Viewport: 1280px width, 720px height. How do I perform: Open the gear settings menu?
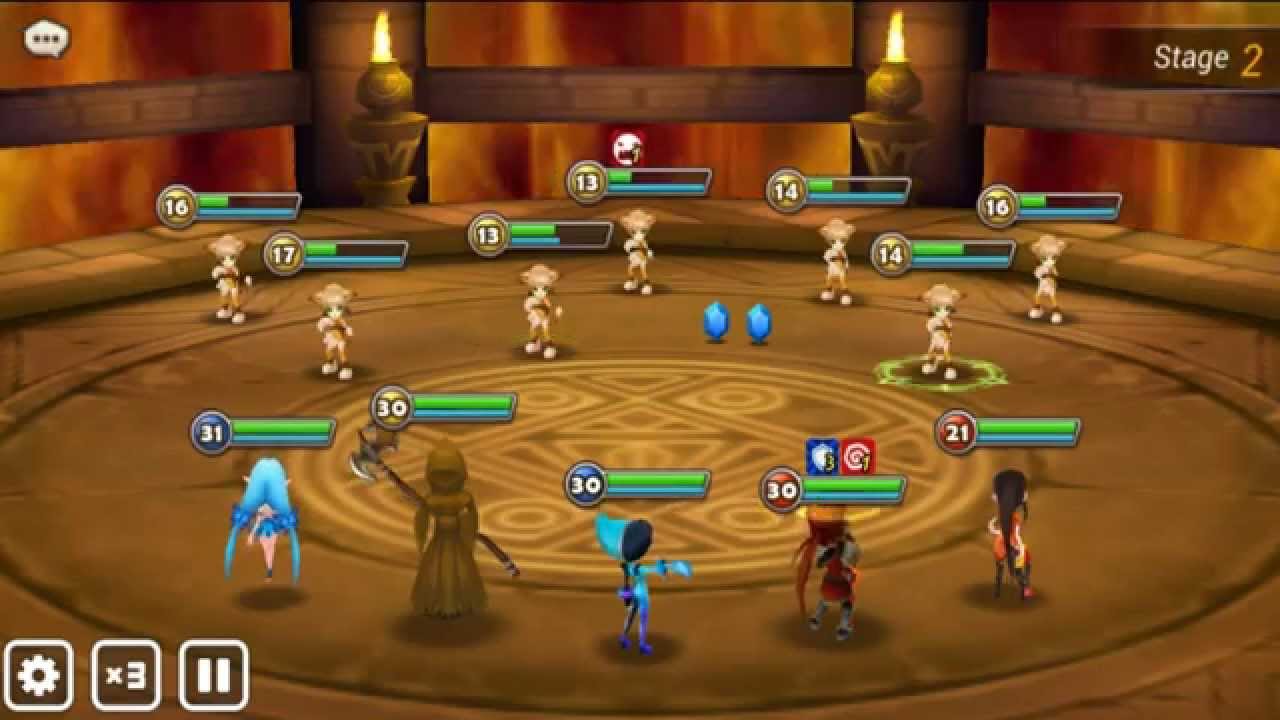tap(39, 675)
